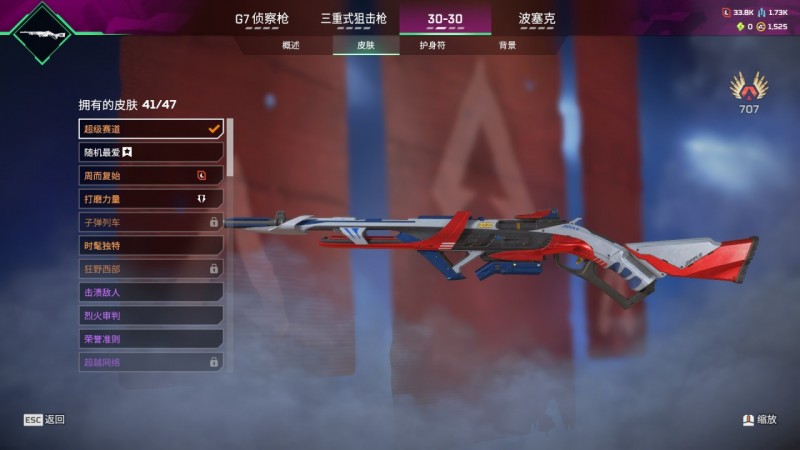
Task: Choose the 荣誉准则 skin
Action: 150,339
